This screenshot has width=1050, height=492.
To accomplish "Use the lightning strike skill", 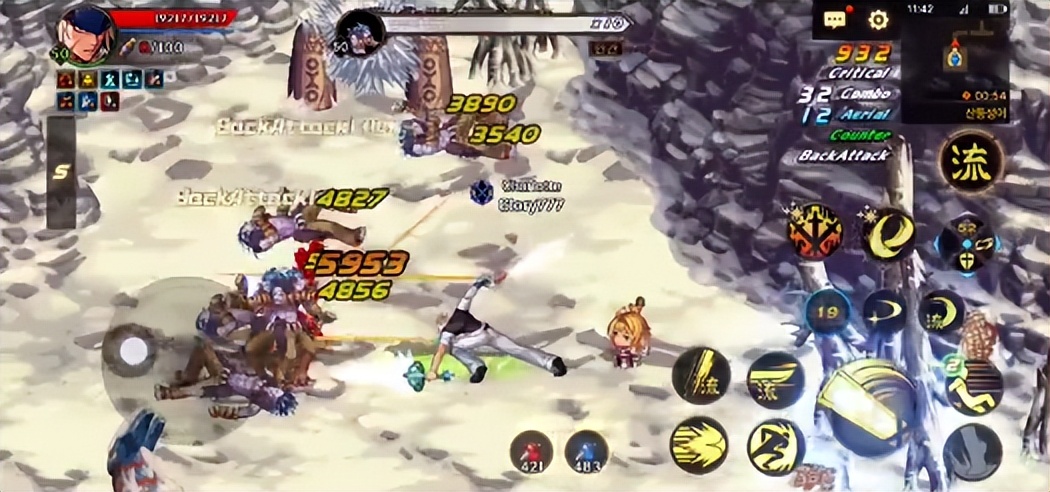I will coord(700,377).
